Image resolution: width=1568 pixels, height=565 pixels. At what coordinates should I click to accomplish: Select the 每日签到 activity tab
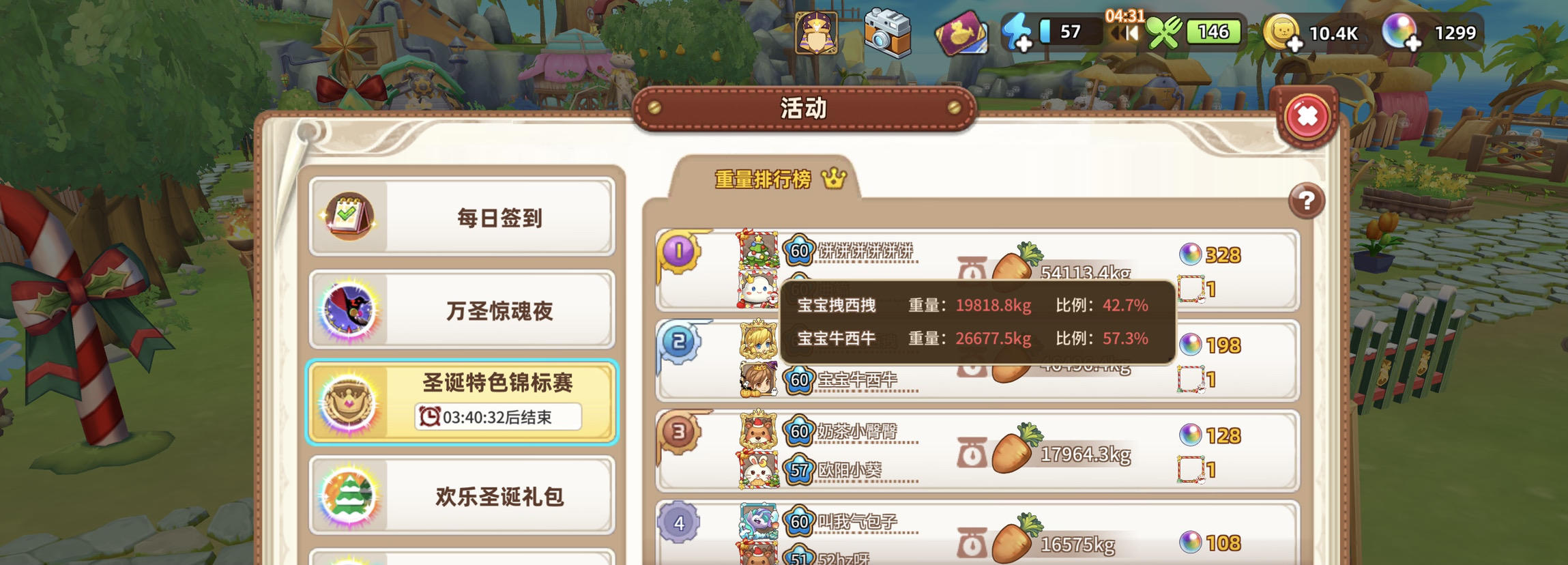464,218
